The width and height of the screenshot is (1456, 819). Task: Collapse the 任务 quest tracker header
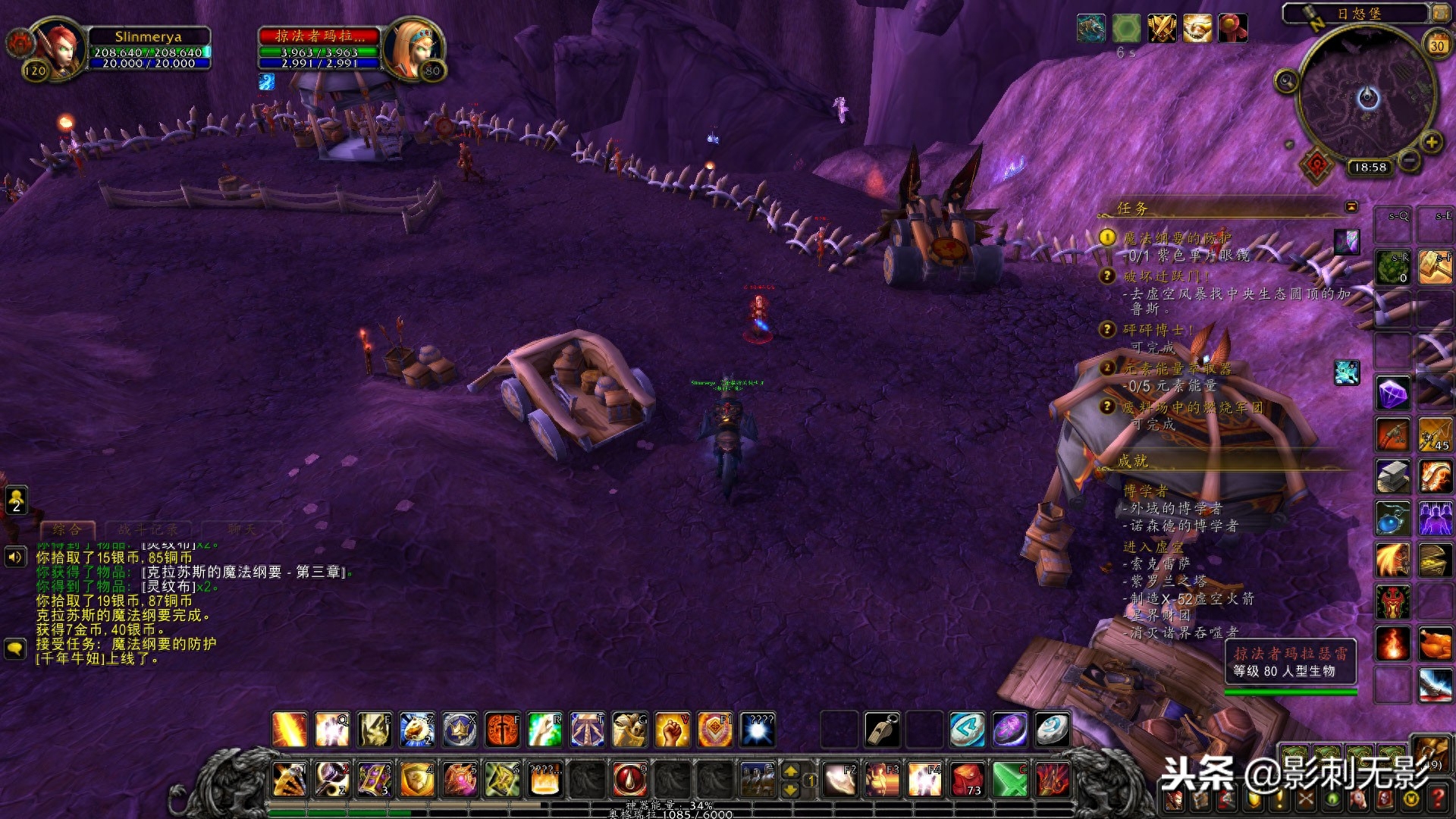coord(1351,207)
